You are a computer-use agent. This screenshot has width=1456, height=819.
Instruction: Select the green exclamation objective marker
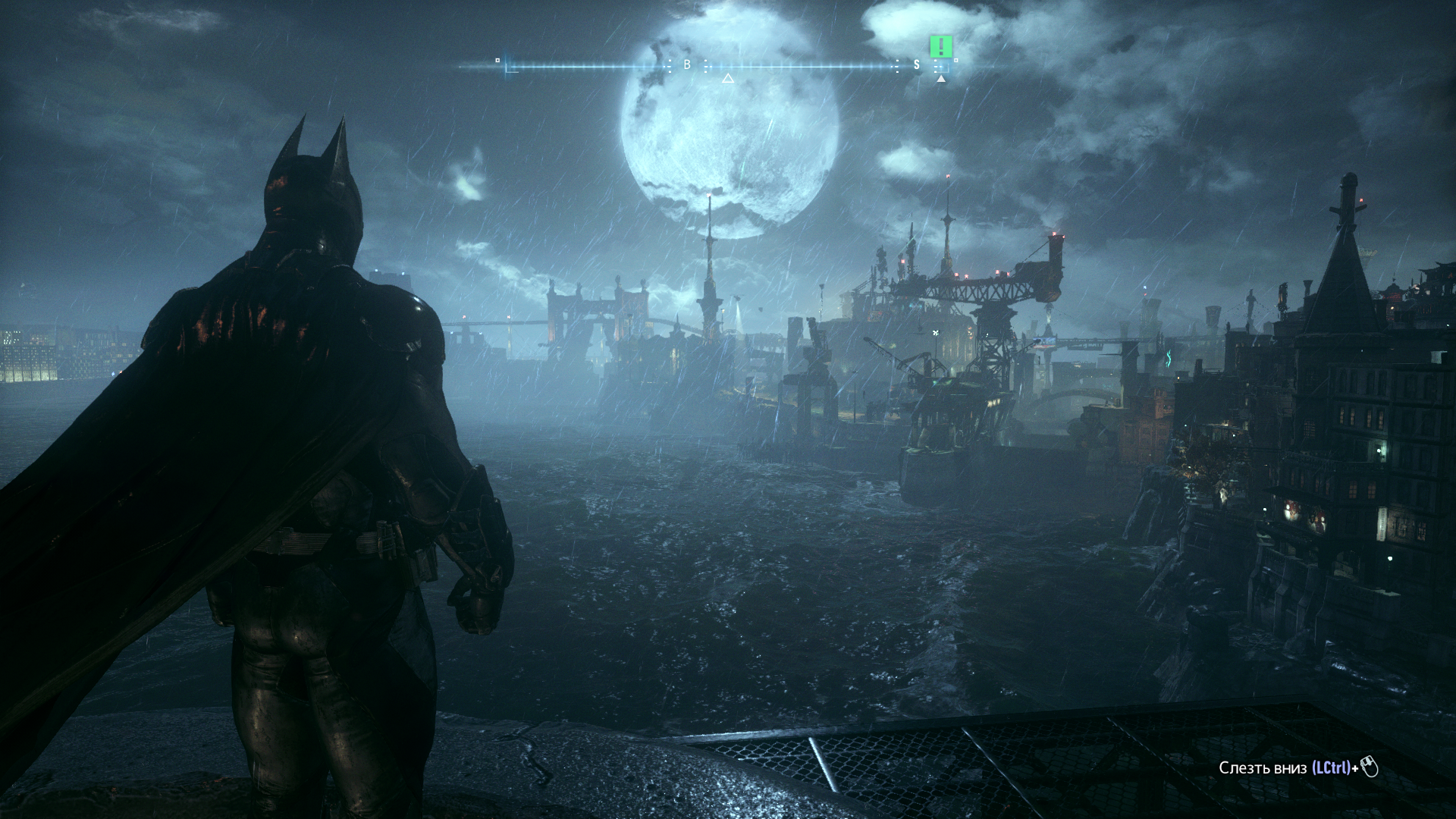941,47
